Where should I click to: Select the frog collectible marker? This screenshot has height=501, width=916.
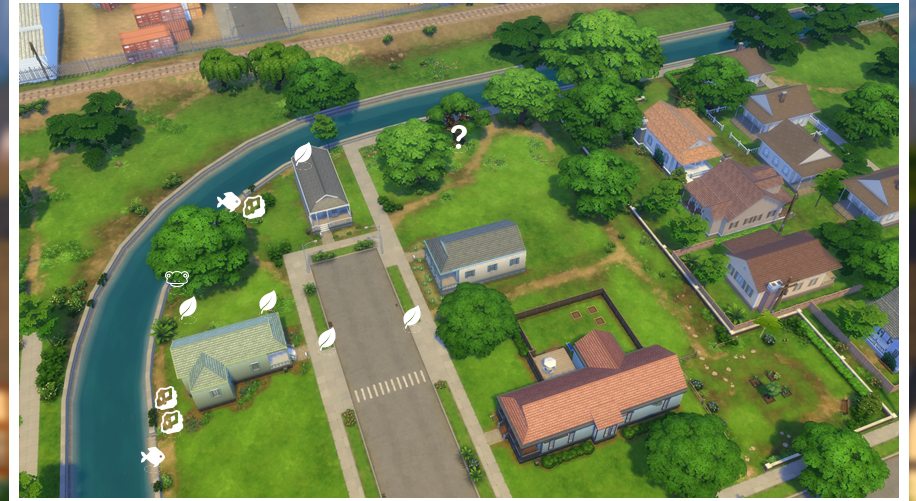pyautogui.click(x=177, y=279)
